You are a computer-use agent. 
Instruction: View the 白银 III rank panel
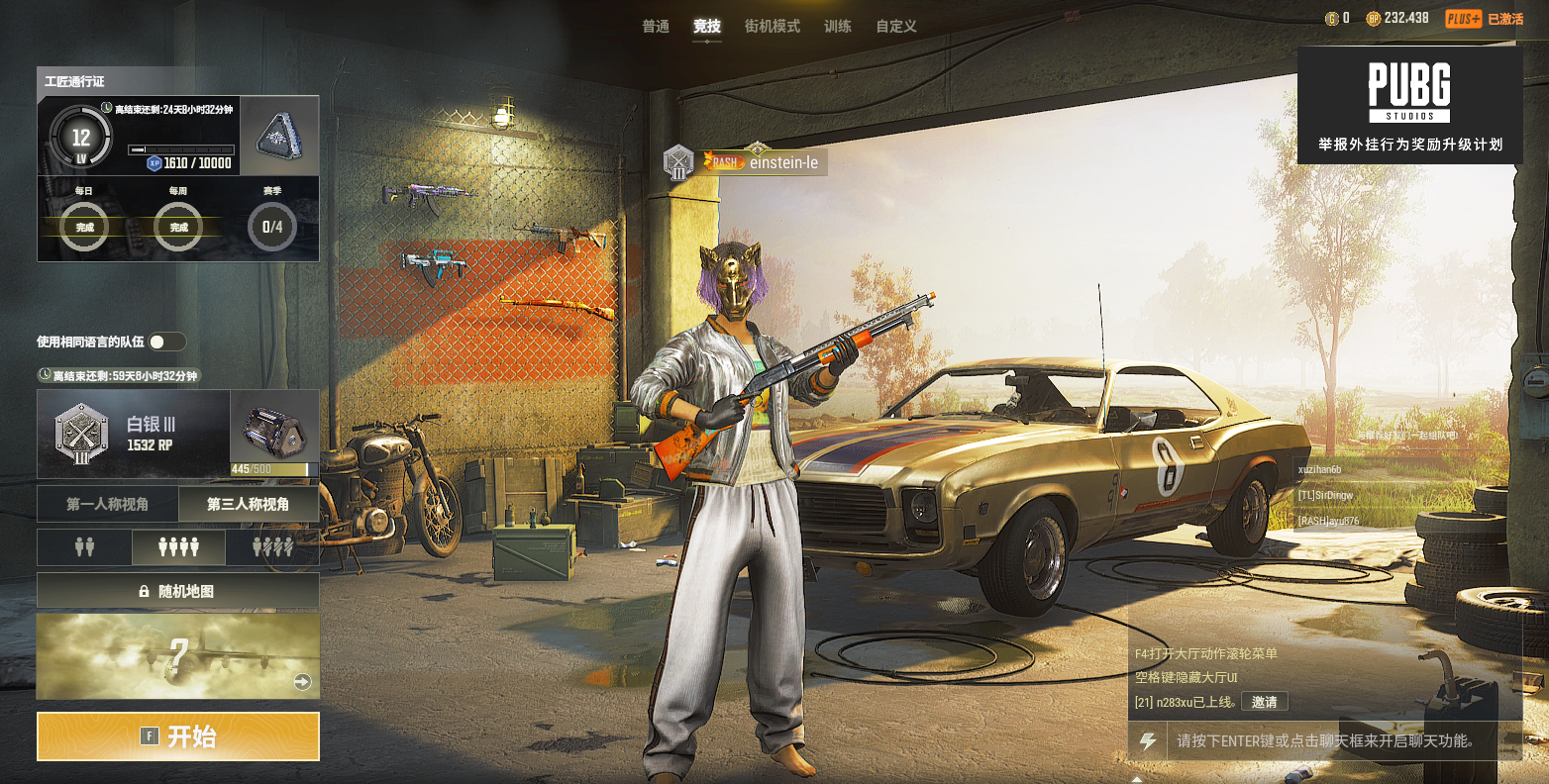coord(134,434)
